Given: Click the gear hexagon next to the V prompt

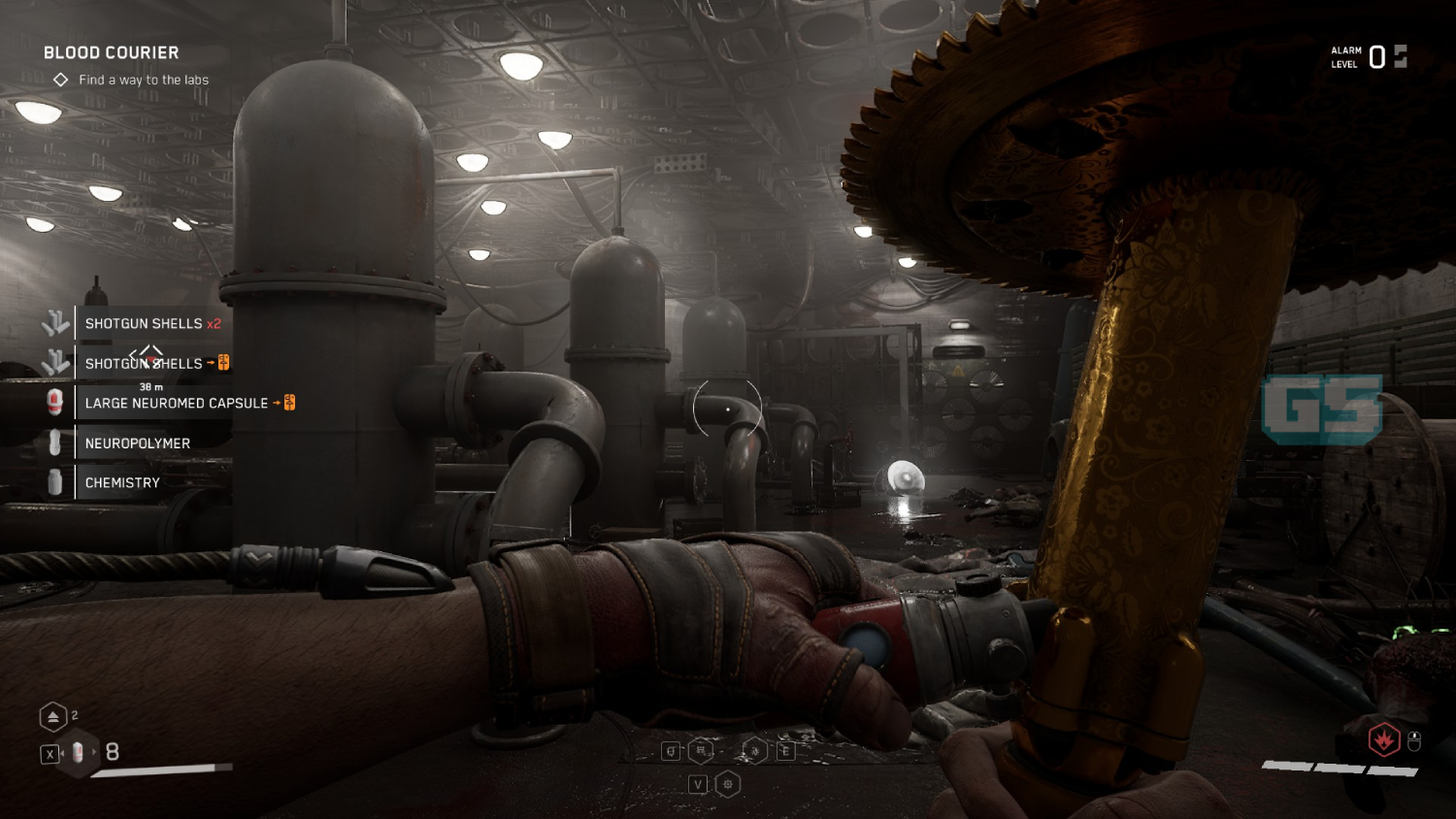Looking at the screenshot, I should [728, 784].
